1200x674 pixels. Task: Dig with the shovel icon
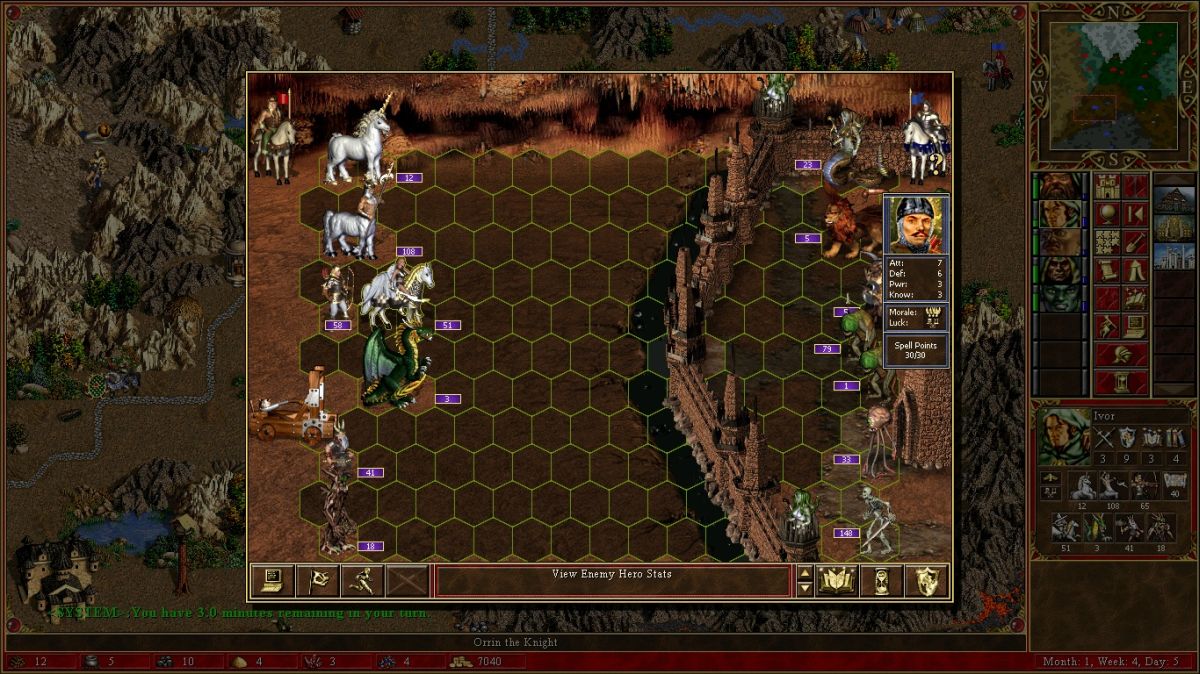tap(1135, 242)
